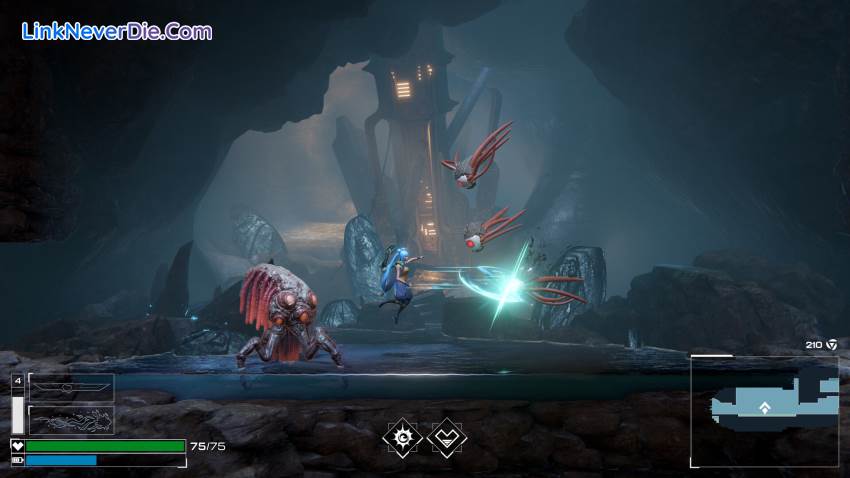Open the LinkNeverDie.Com watermark link
This screenshot has width=850, height=478.
click(117, 31)
